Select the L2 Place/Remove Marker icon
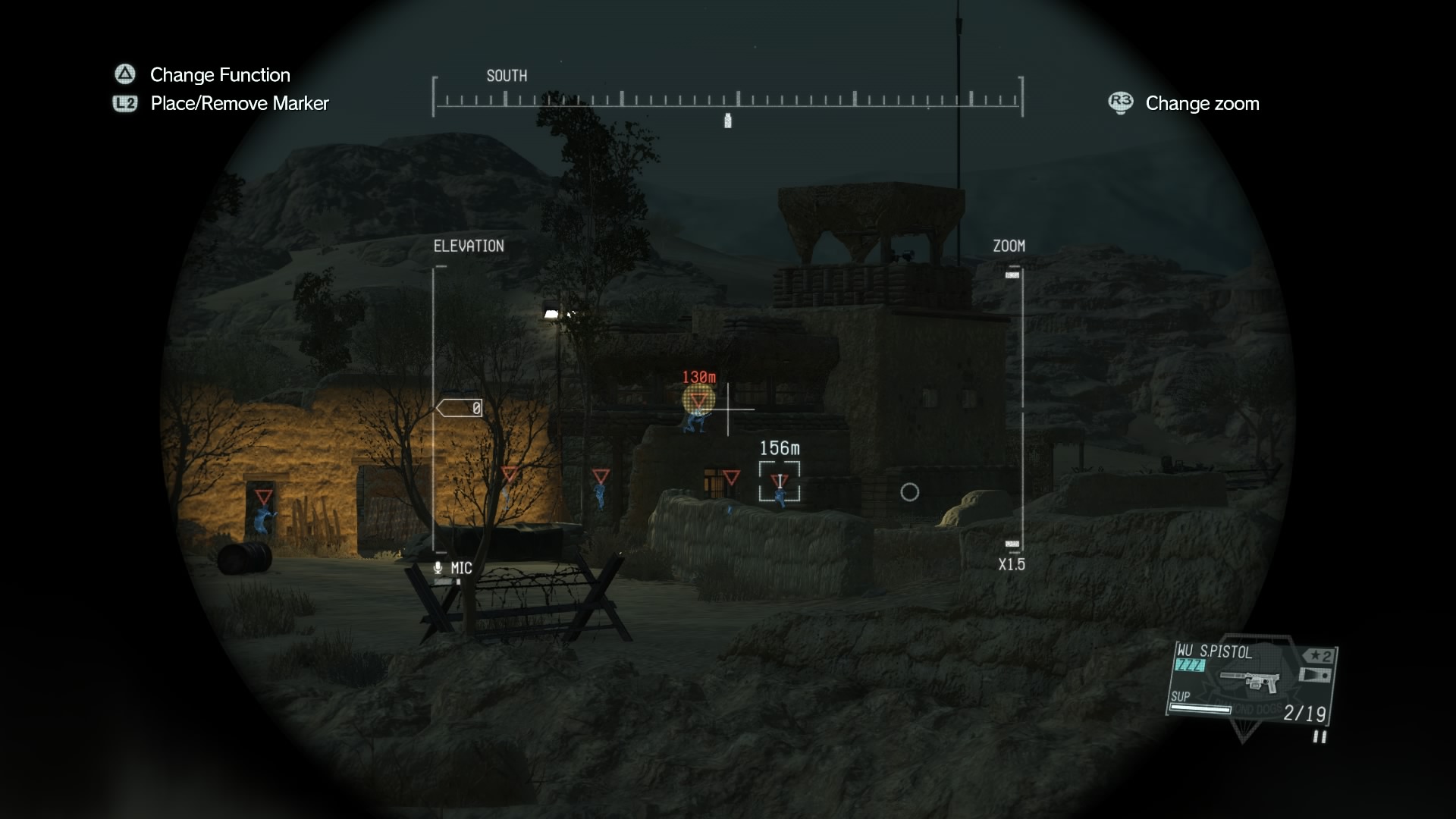 [124, 103]
